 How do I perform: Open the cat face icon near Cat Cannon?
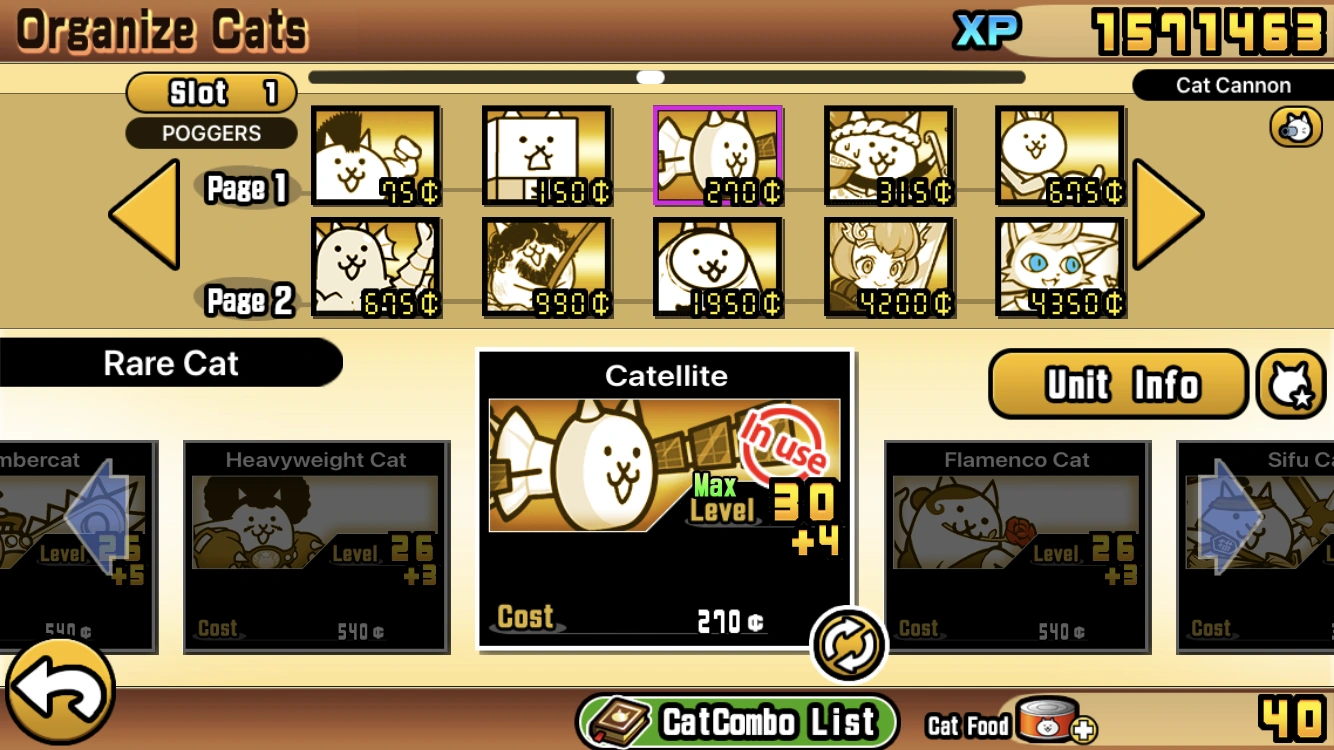click(x=1297, y=126)
